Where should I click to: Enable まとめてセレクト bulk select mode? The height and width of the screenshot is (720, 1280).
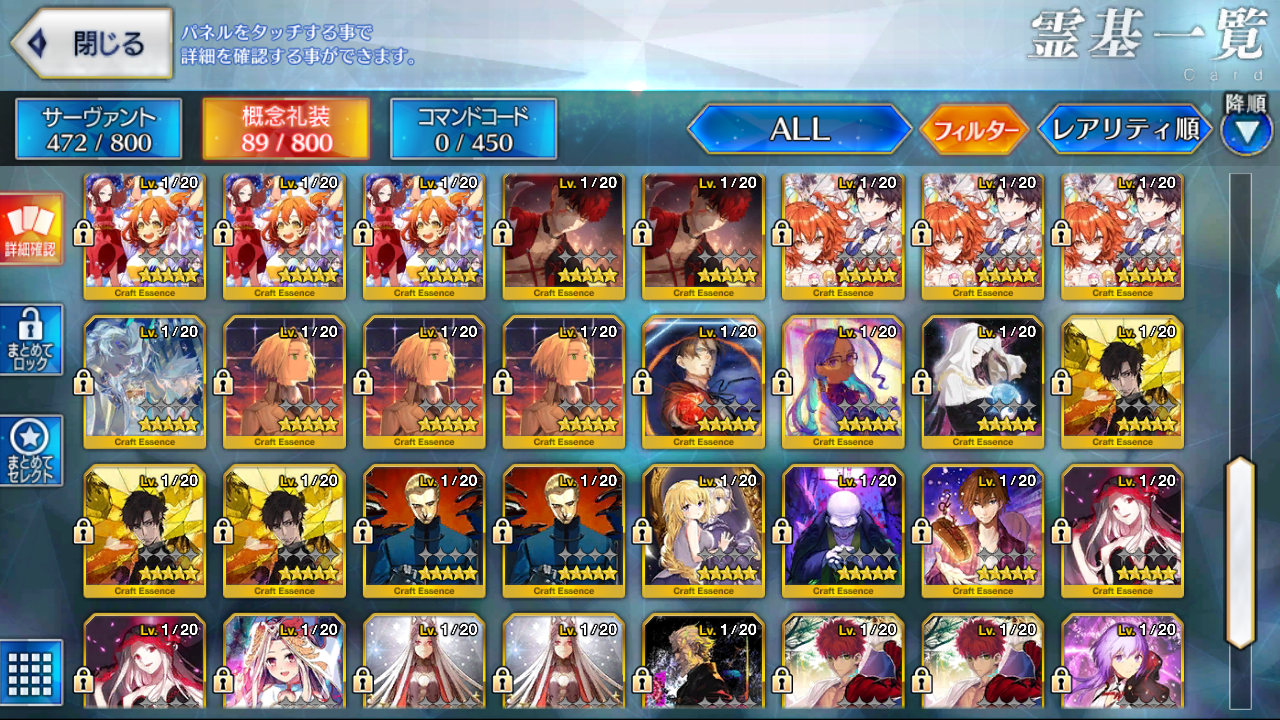(31, 451)
